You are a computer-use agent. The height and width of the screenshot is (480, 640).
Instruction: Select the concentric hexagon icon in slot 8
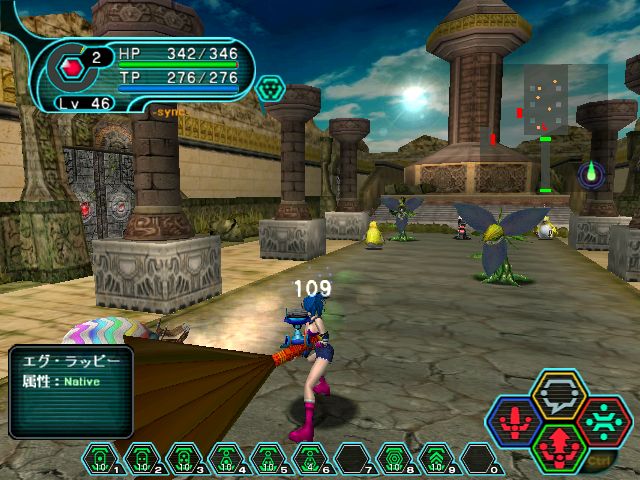394,460
